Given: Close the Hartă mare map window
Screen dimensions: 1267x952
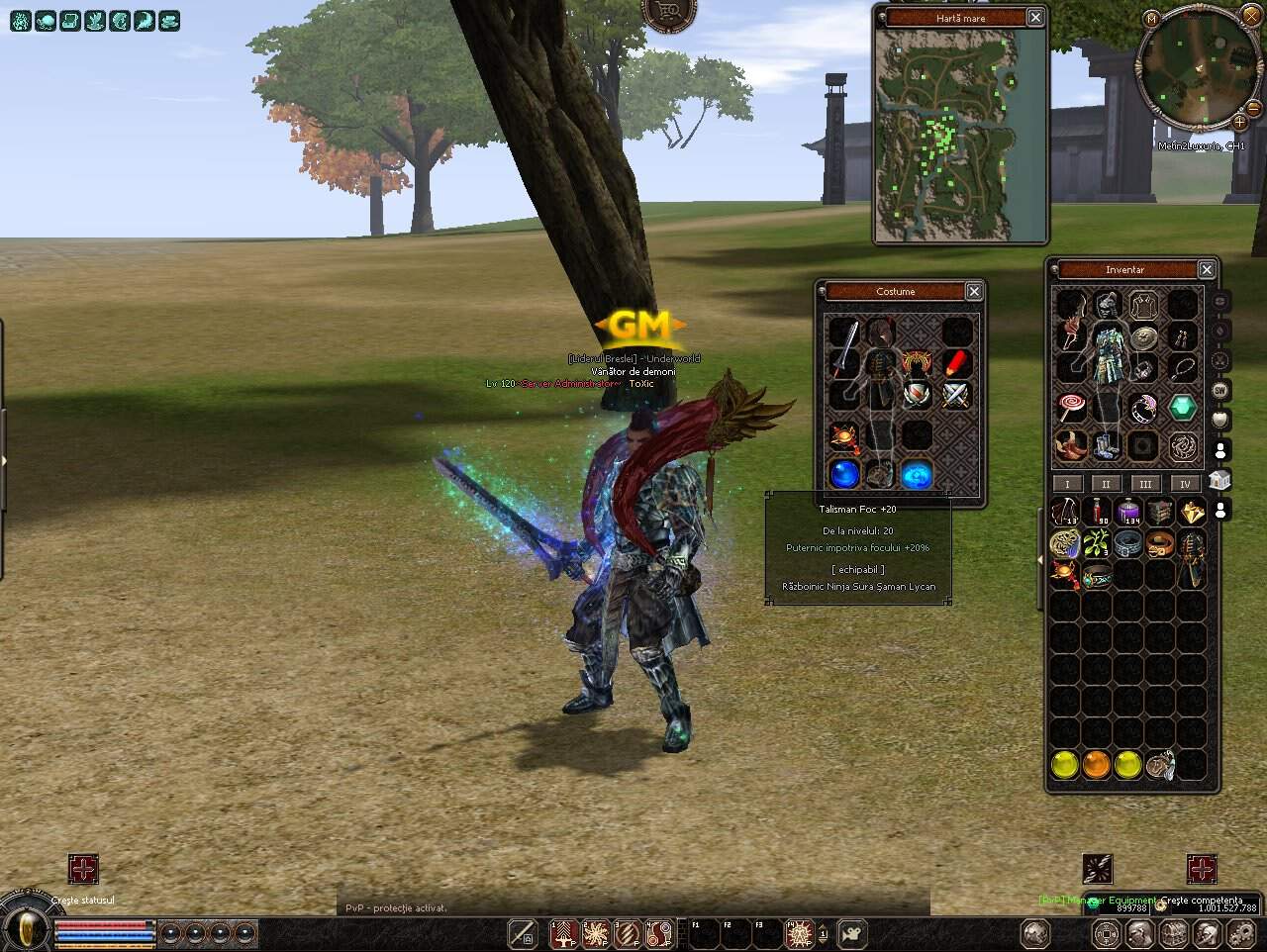Looking at the screenshot, I should point(1034,17).
